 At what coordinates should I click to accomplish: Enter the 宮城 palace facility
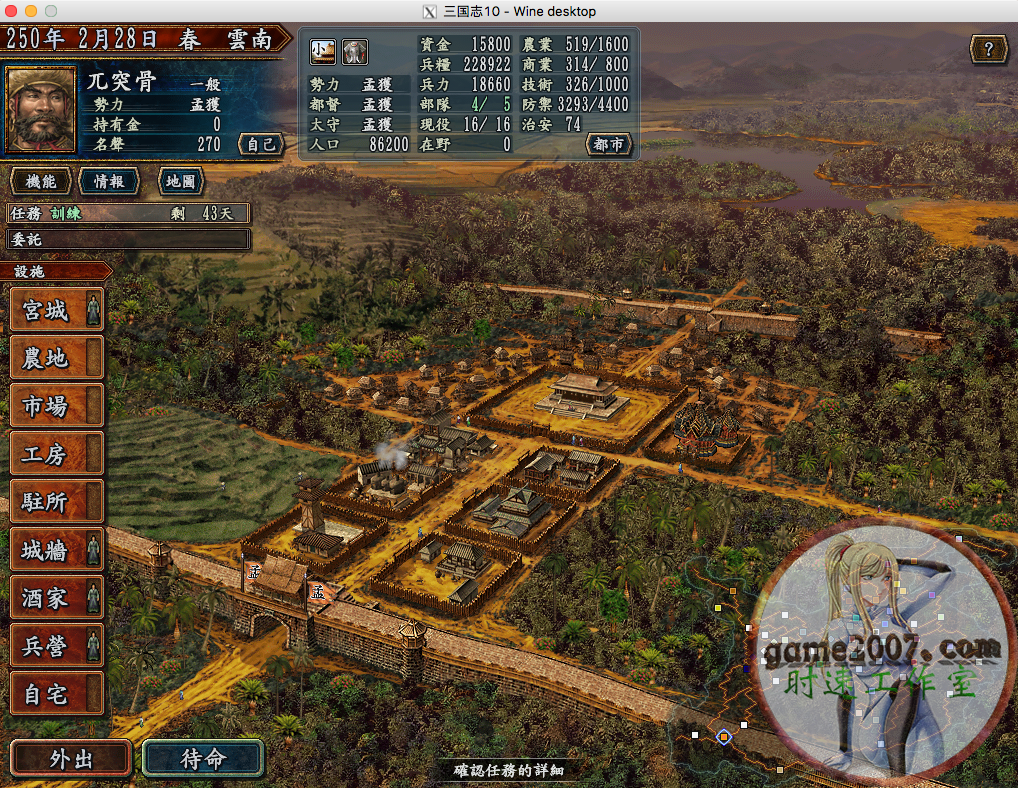57,310
